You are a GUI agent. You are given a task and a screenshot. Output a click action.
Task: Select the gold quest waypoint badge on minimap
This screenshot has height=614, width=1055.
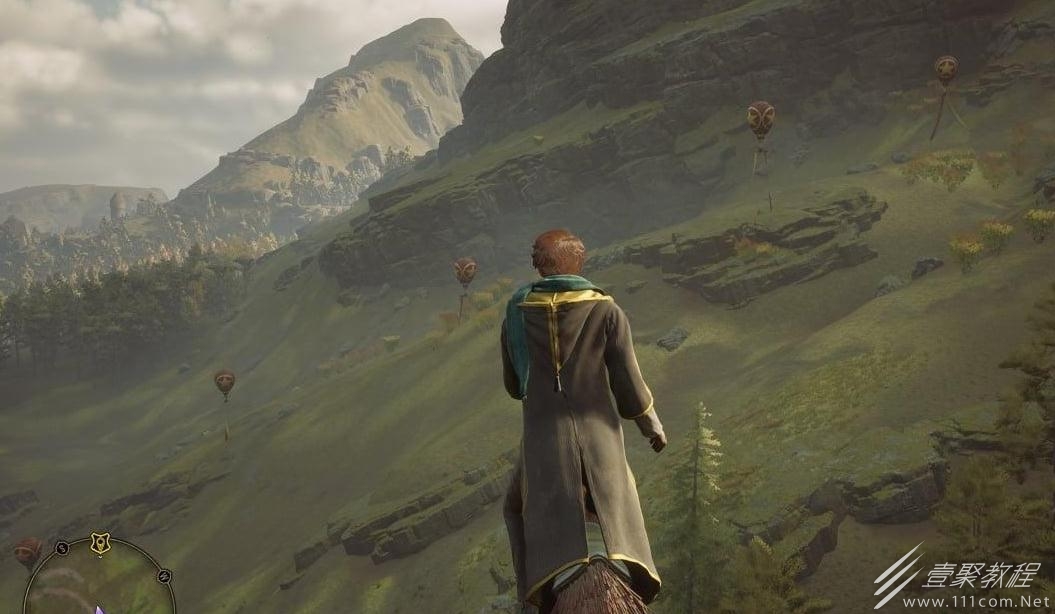(x=100, y=543)
